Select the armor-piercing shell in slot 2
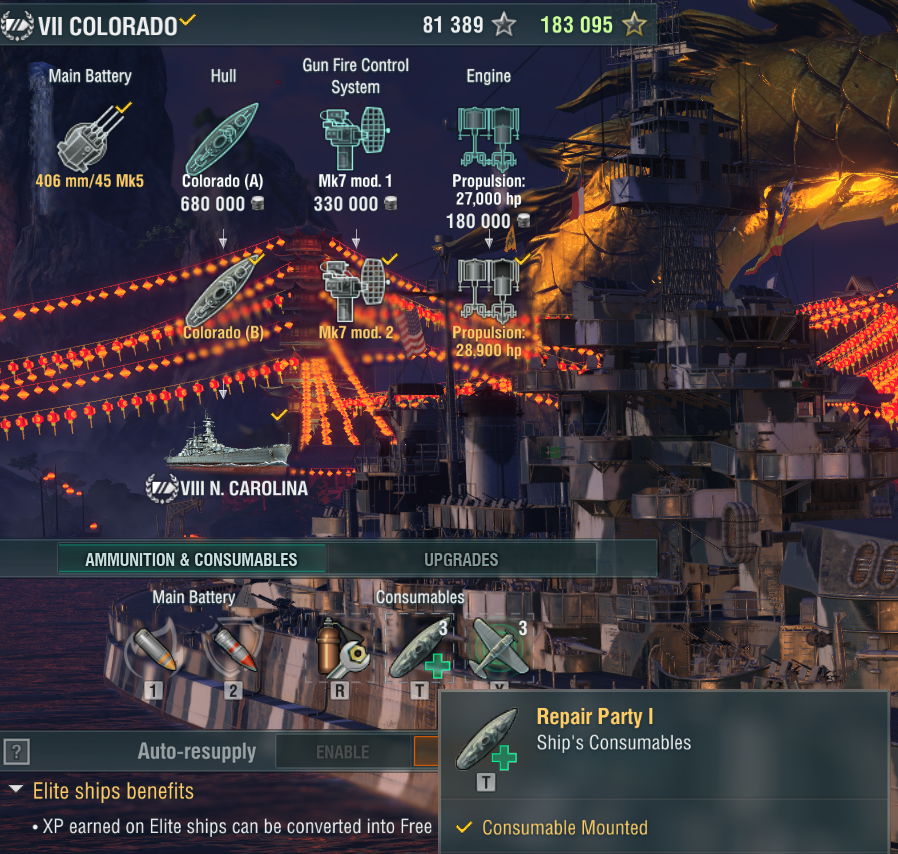898x854 pixels. tap(231, 647)
